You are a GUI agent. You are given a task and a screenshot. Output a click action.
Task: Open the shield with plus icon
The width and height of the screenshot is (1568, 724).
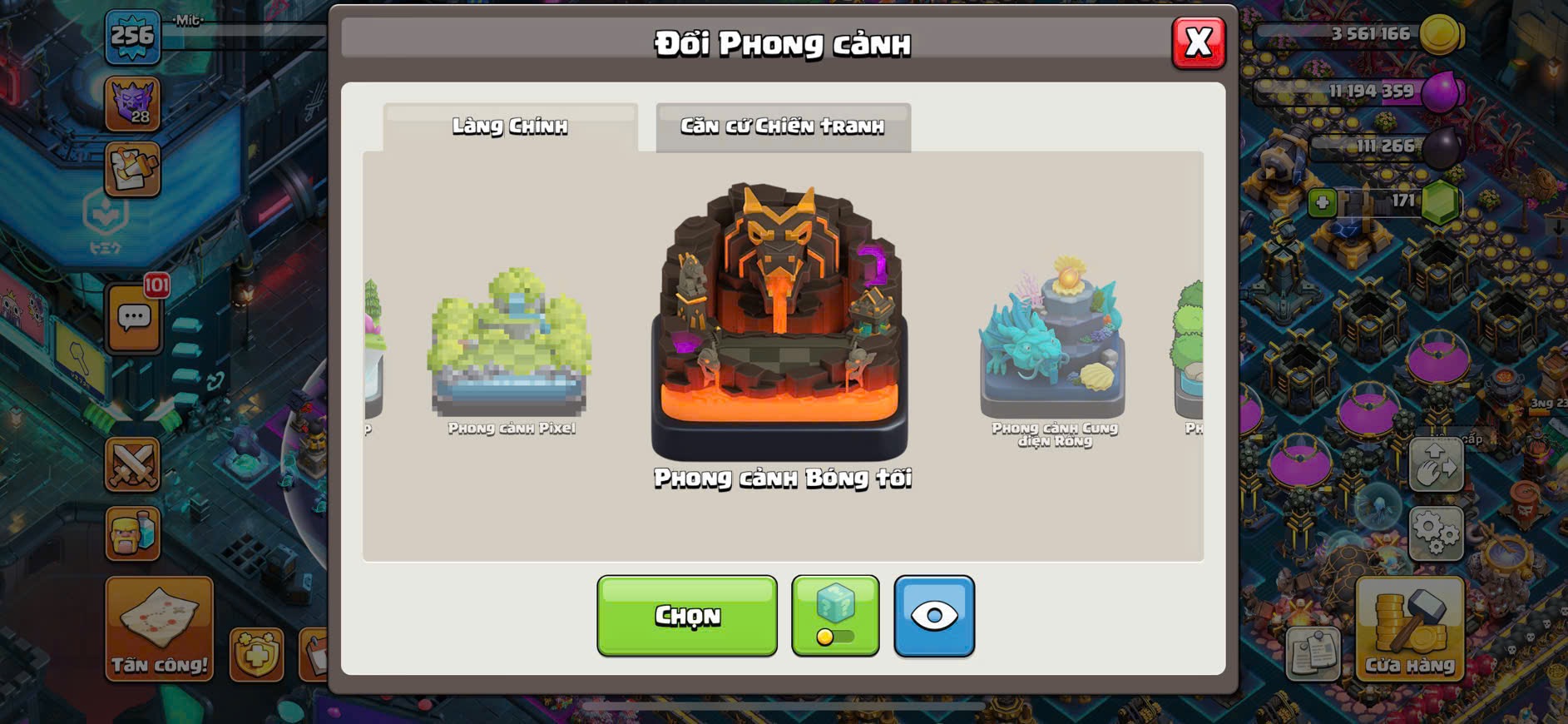click(x=256, y=654)
